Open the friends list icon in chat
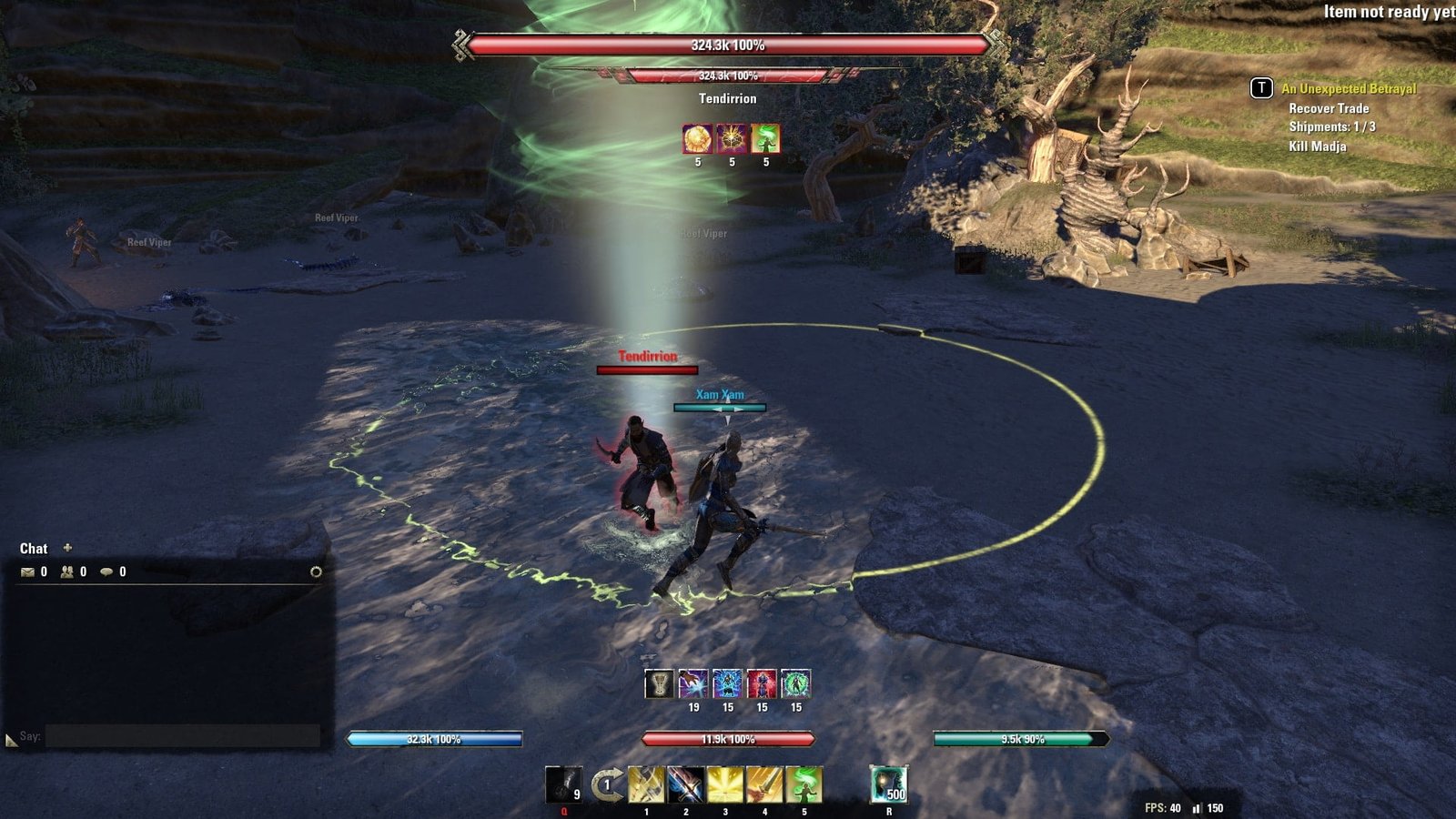The width and height of the screenshot is (1456, 819). [x=67, y=572]
